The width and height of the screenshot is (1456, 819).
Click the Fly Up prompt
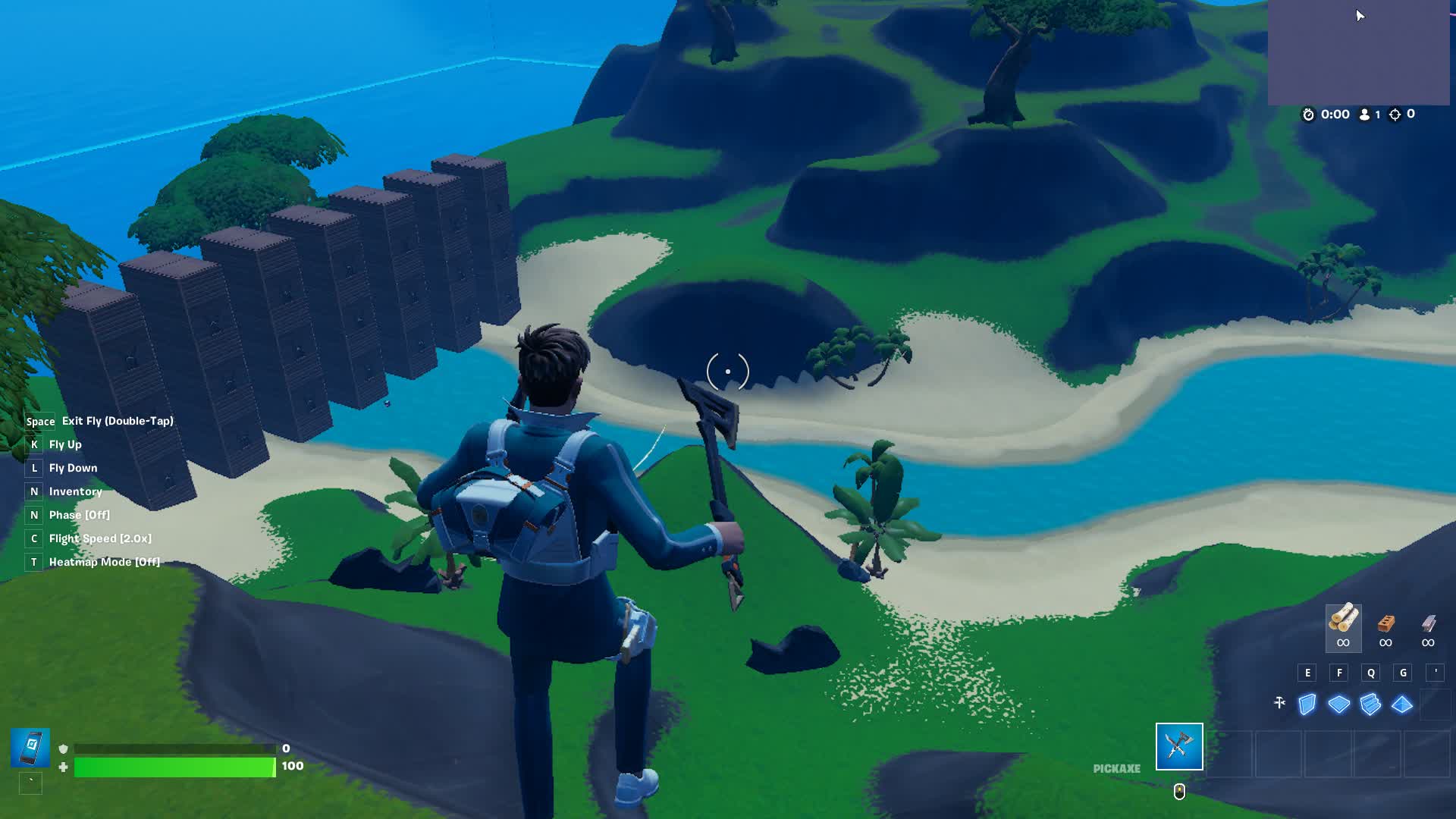pyautogui.click(x=67, y=444)
